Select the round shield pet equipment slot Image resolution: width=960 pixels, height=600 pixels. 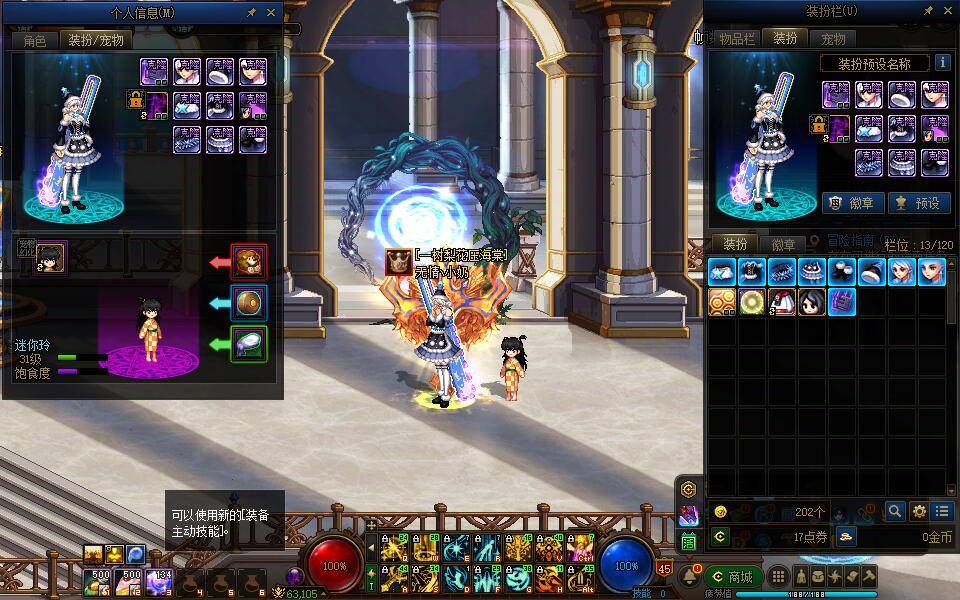pos(249,302)
